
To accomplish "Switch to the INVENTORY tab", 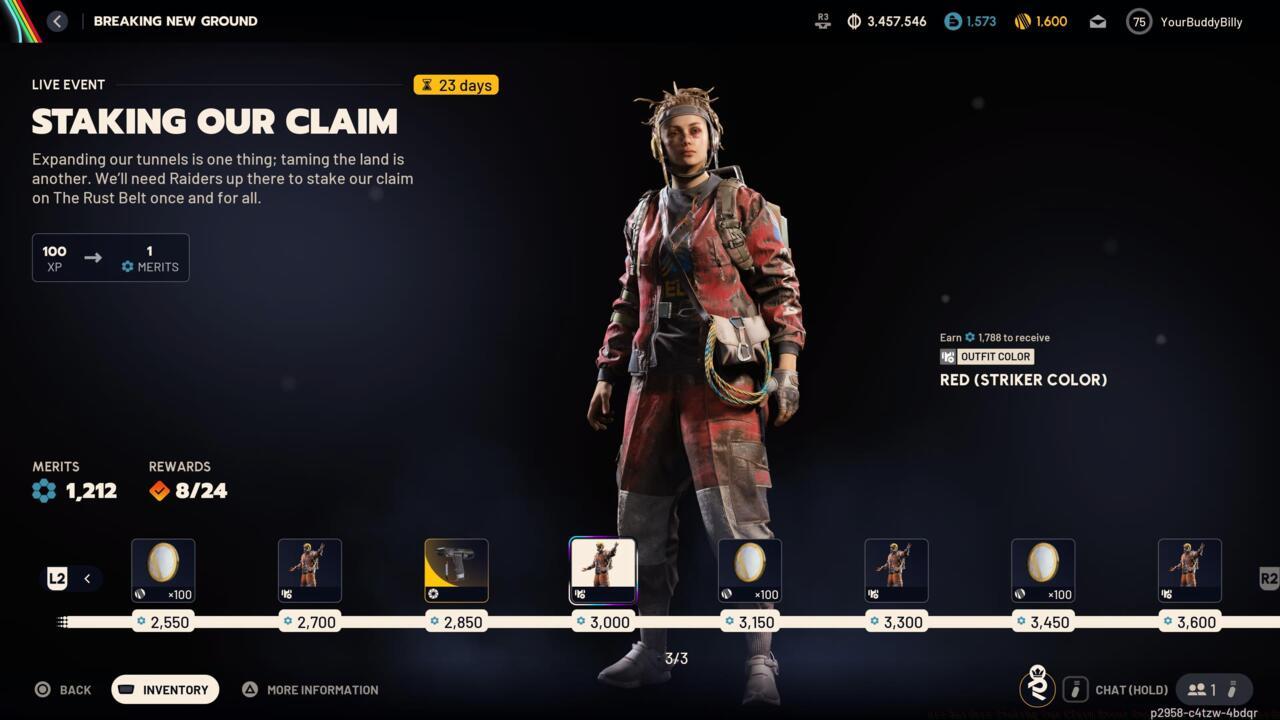I will [x=164, y=689].
